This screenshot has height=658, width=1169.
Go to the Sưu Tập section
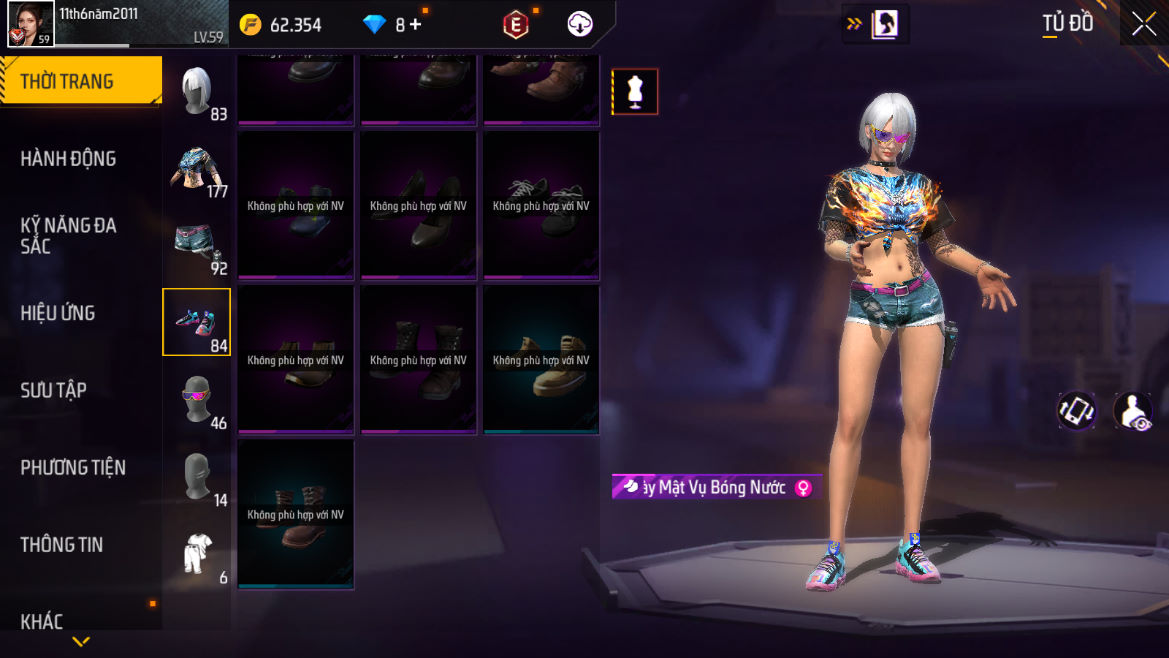click(x=53, y=390)
